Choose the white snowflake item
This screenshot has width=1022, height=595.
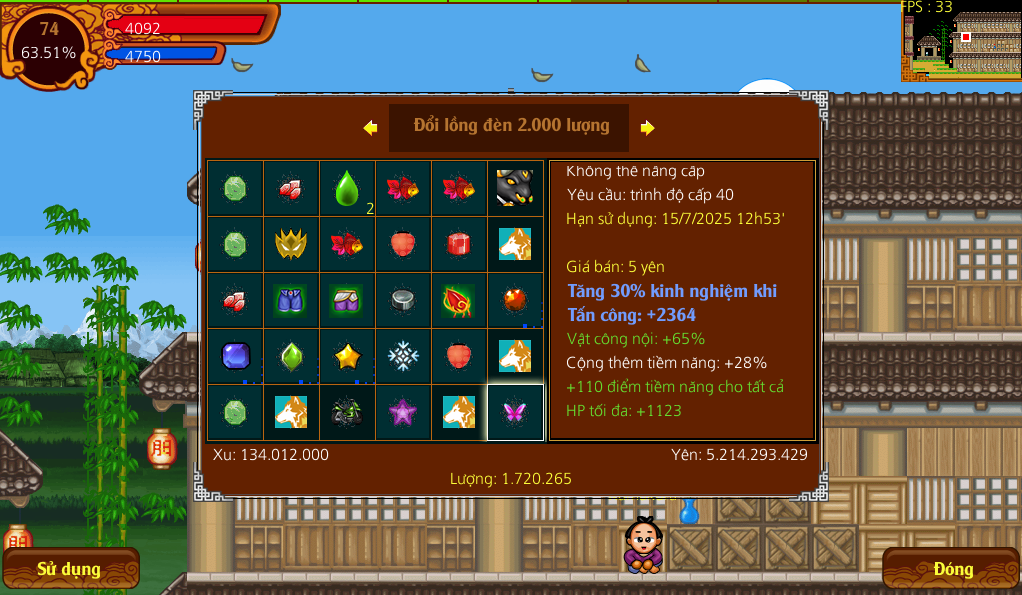coord(403,356)
